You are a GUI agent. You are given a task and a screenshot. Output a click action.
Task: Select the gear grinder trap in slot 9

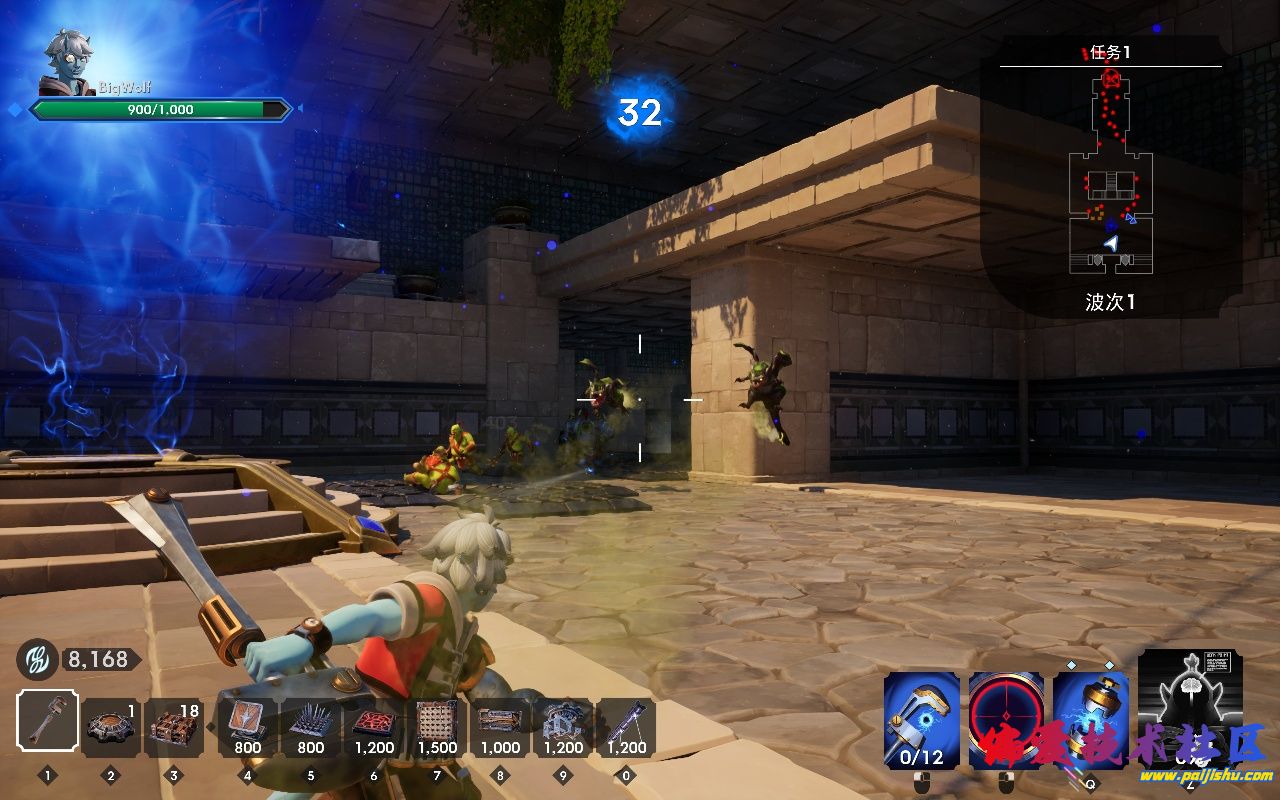[563, 727]
